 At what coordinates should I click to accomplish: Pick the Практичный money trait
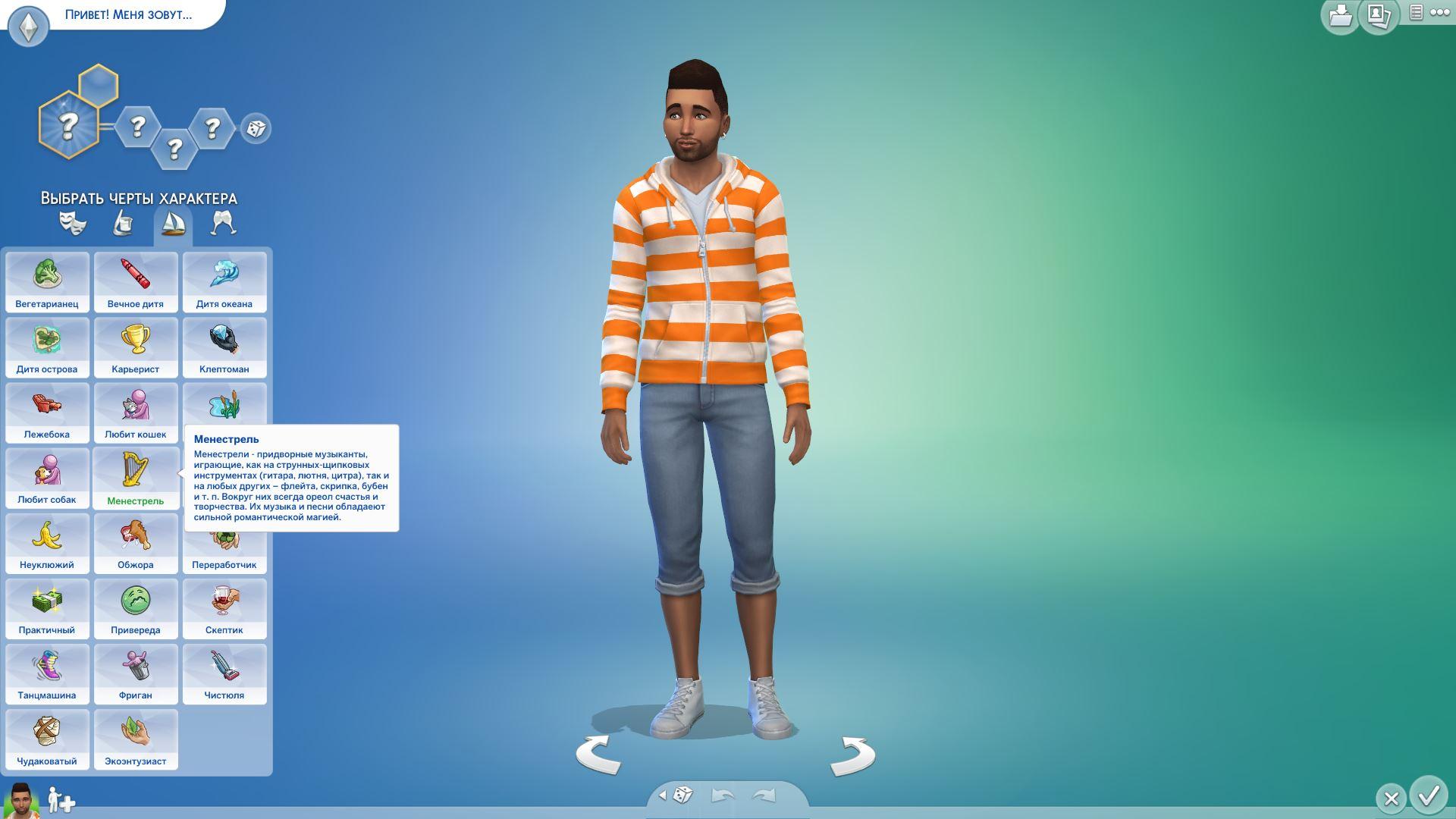pyautogui.click(x=47, y=607)
